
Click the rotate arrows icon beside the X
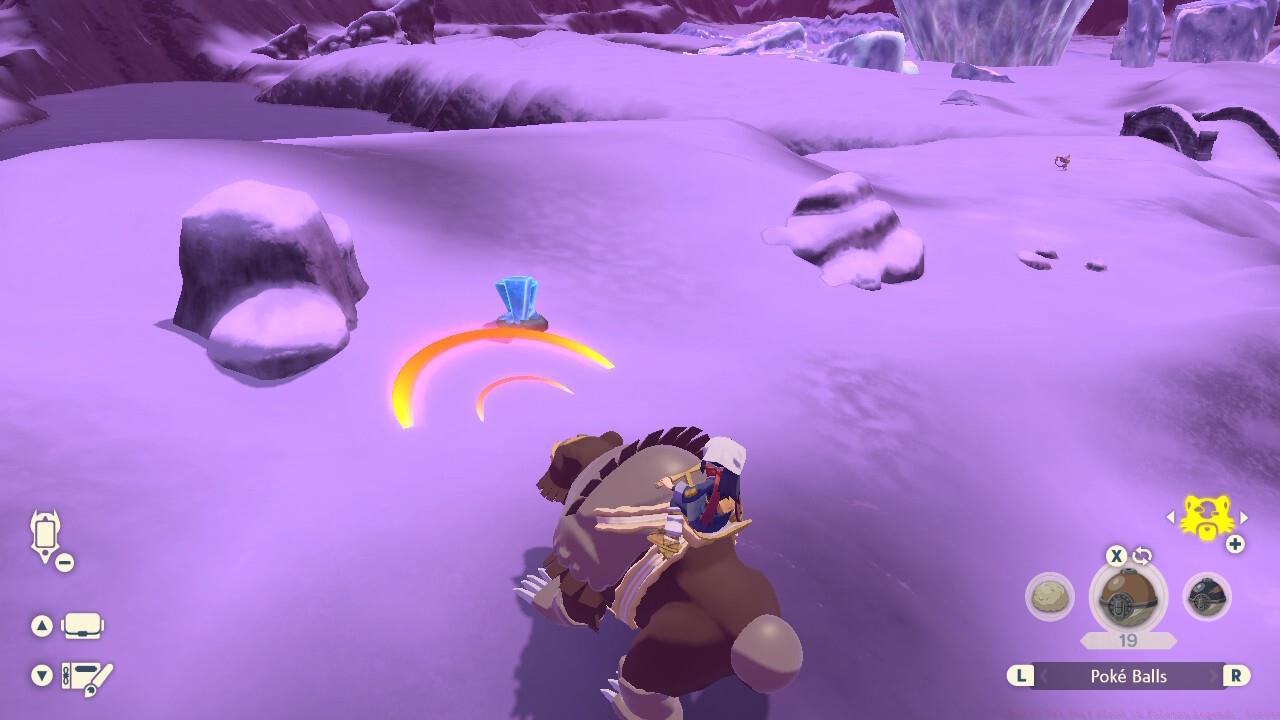click(1142, 555)
